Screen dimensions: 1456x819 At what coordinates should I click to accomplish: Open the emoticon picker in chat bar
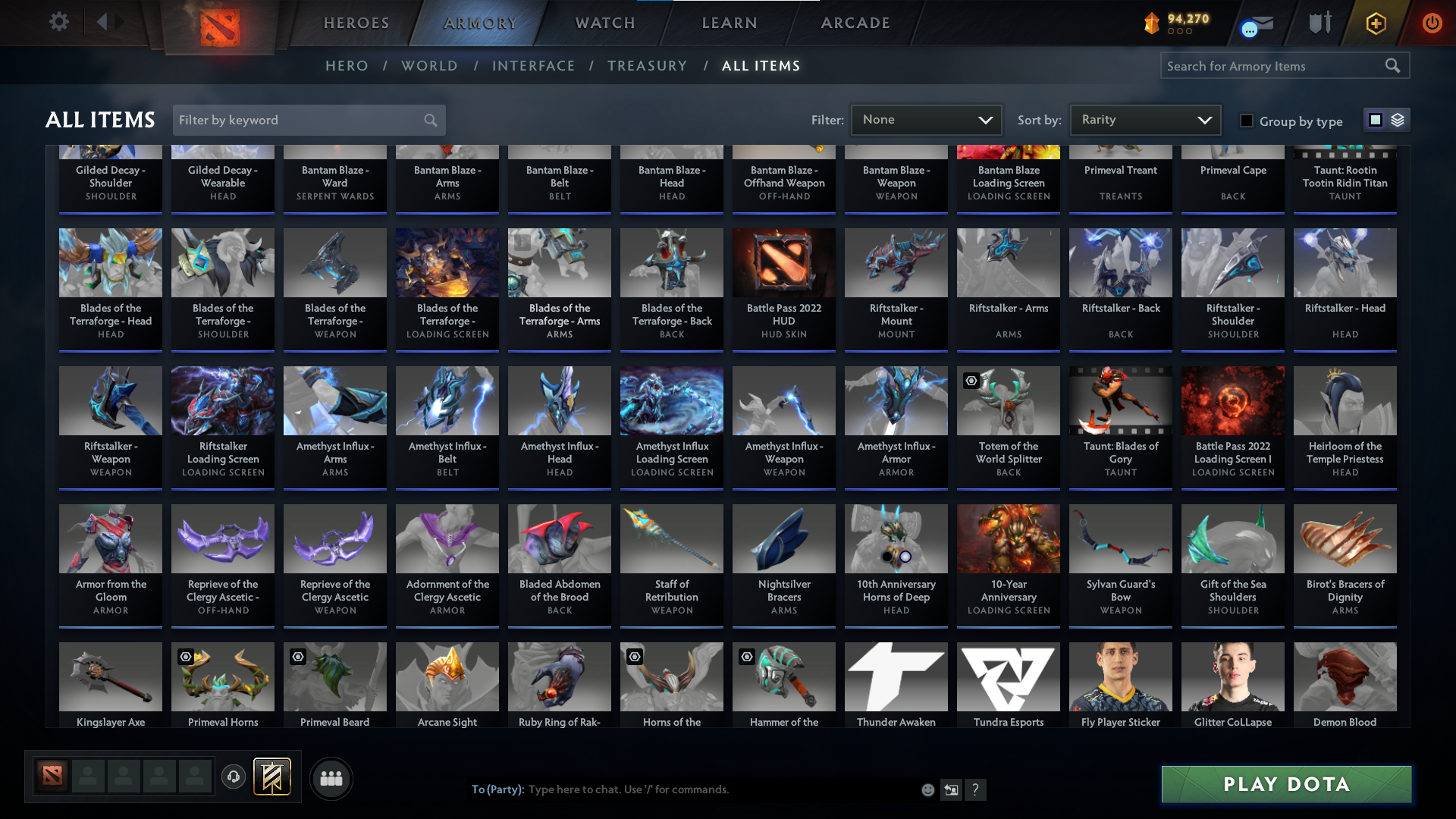click(x=927, y=789)
